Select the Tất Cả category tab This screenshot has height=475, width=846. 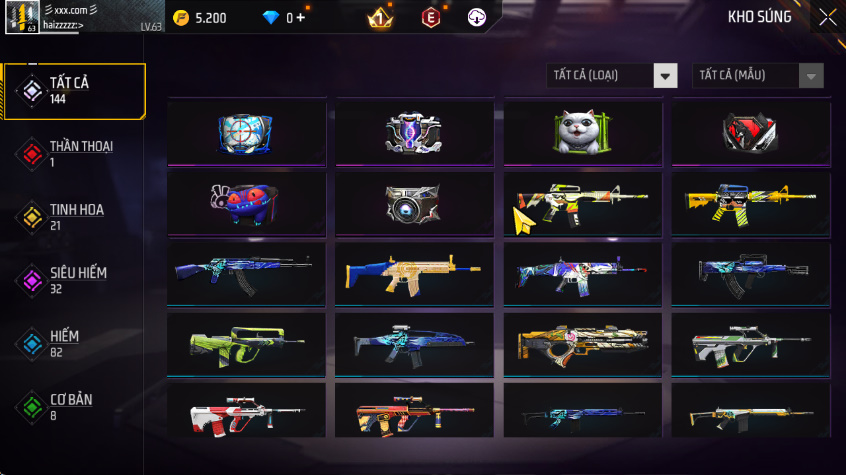73,91
